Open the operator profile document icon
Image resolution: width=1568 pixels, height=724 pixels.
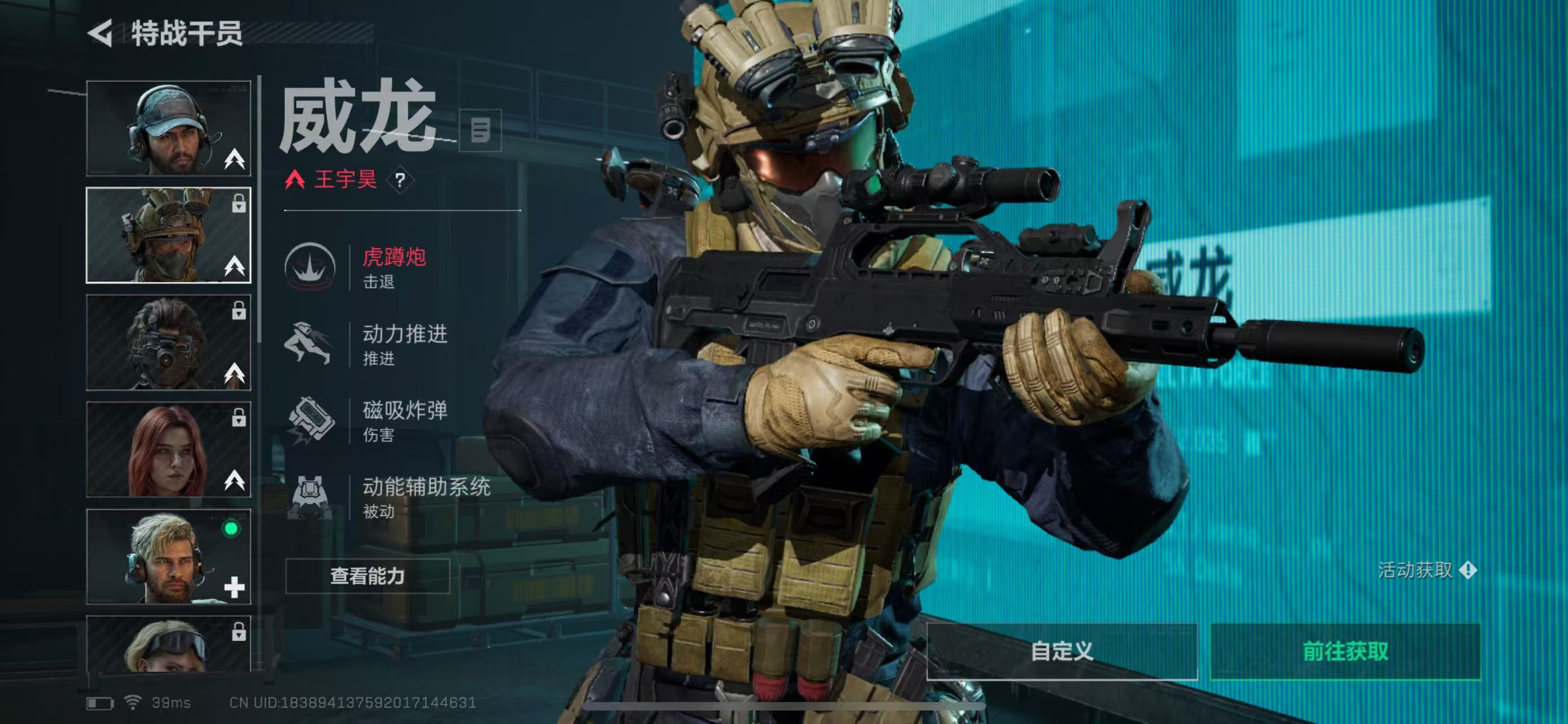tap(480, 130)
